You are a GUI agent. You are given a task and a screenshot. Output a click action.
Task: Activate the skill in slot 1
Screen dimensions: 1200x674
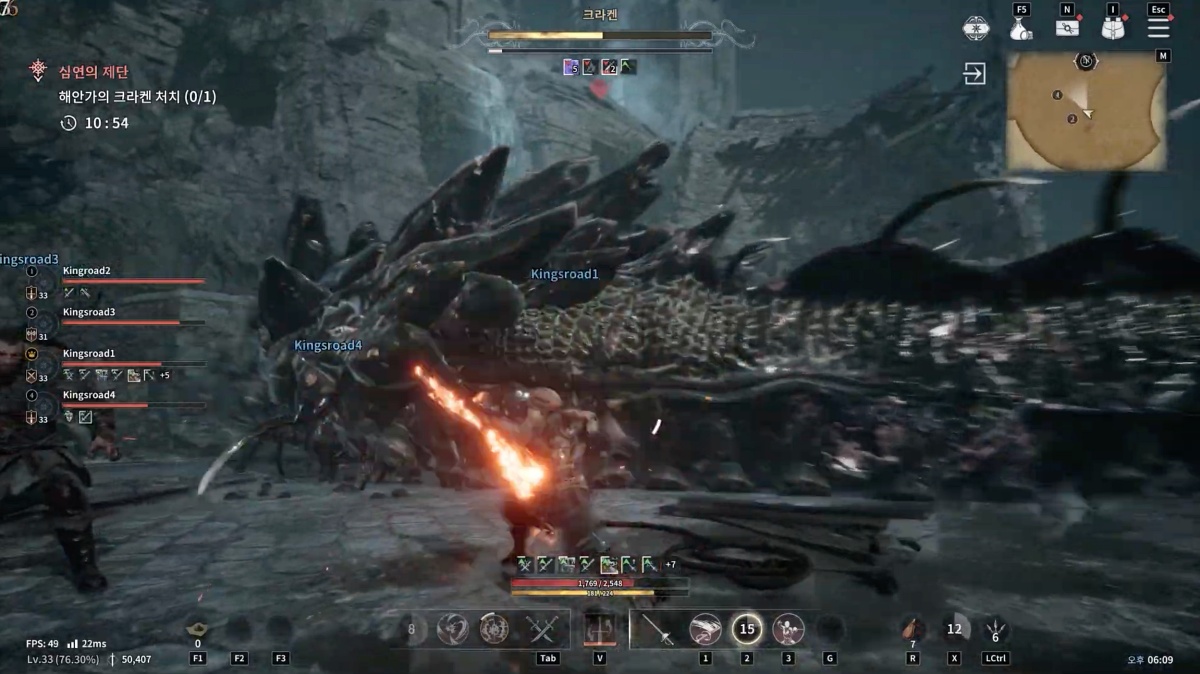click(x=705, y=629)
